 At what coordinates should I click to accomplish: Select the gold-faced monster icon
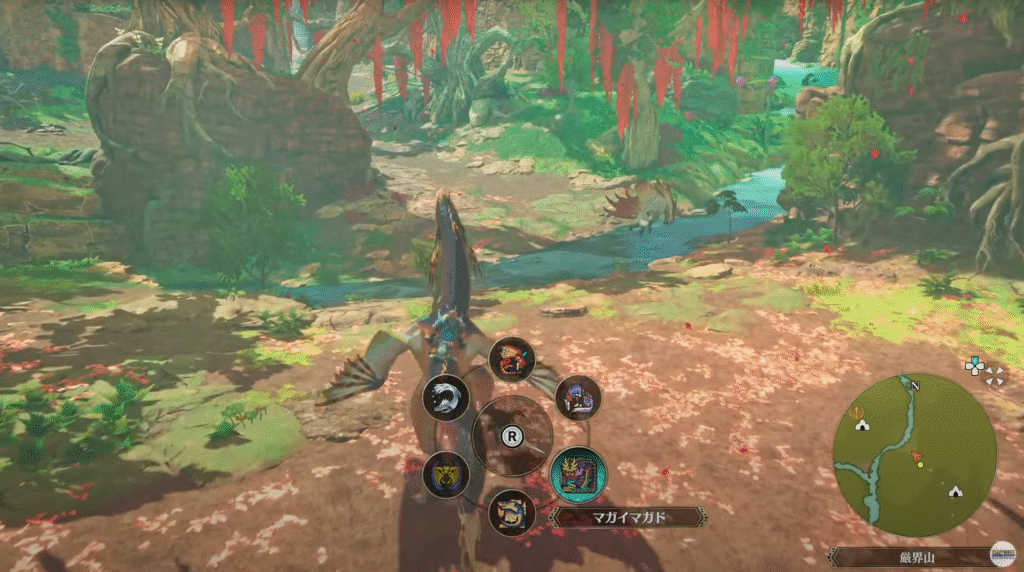click(446, 474)
